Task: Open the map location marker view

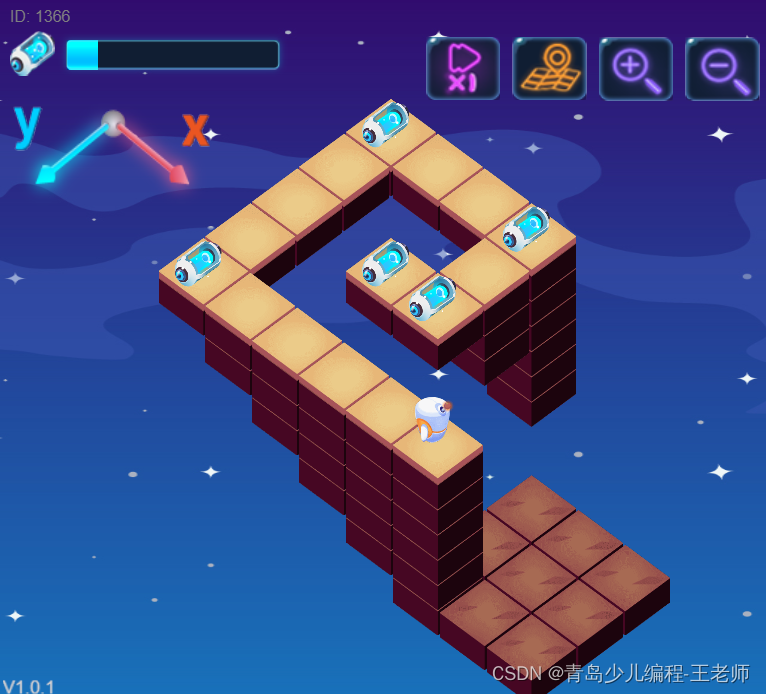Action: coord(549,68)
